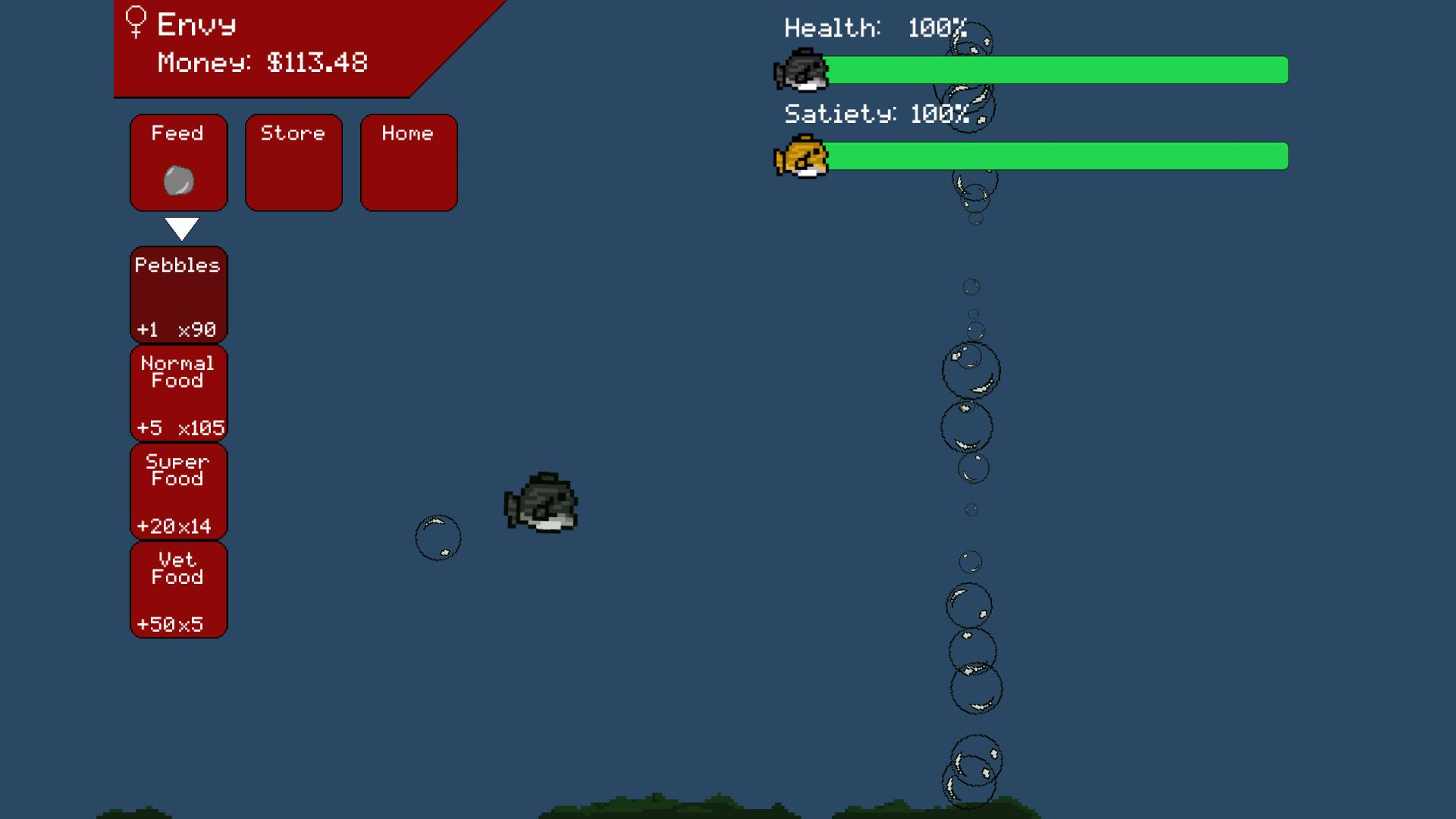Select Super Food from the feed list

coord(178,491)
